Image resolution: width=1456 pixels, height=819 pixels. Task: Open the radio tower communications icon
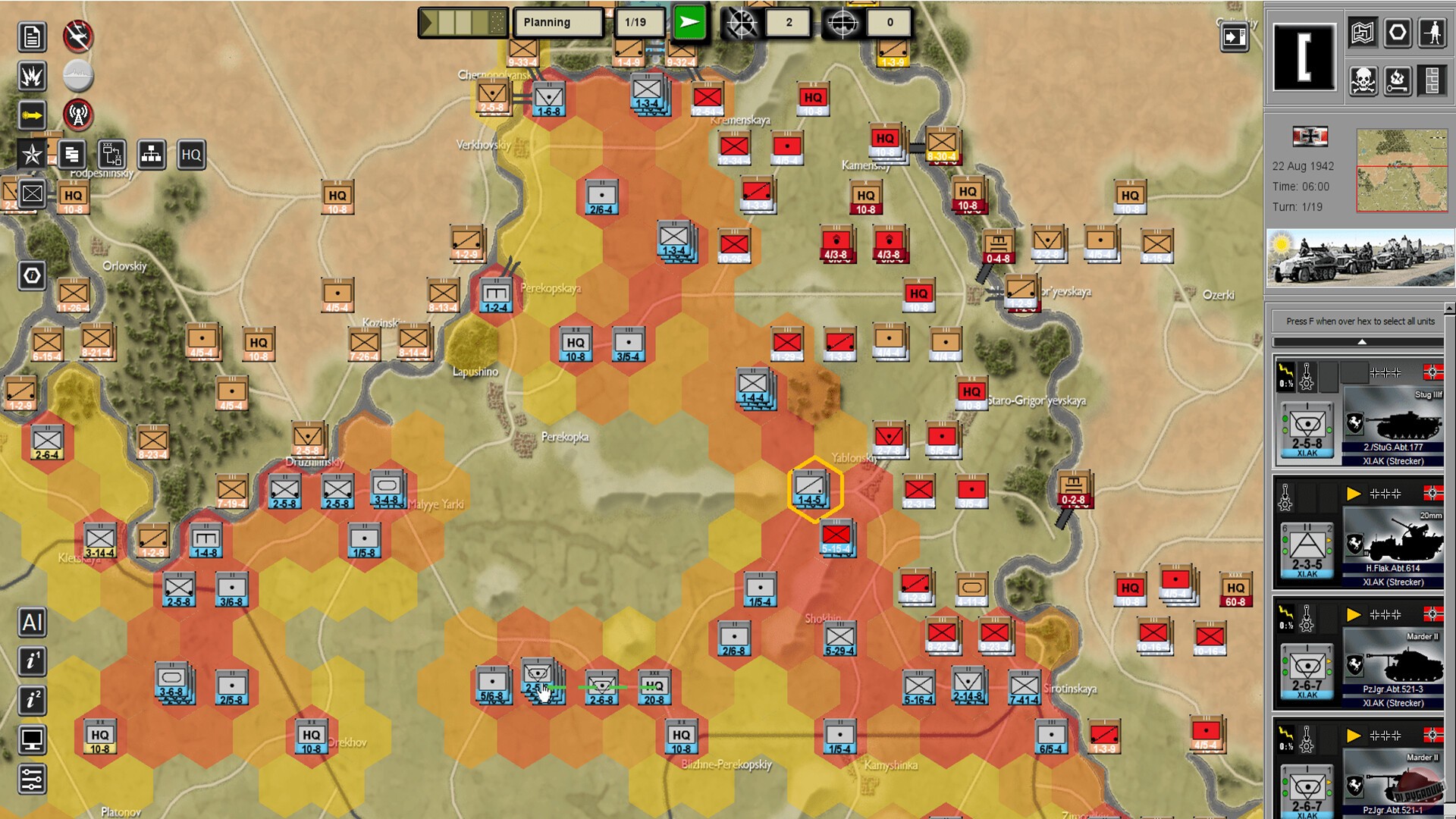pos(77,115)
